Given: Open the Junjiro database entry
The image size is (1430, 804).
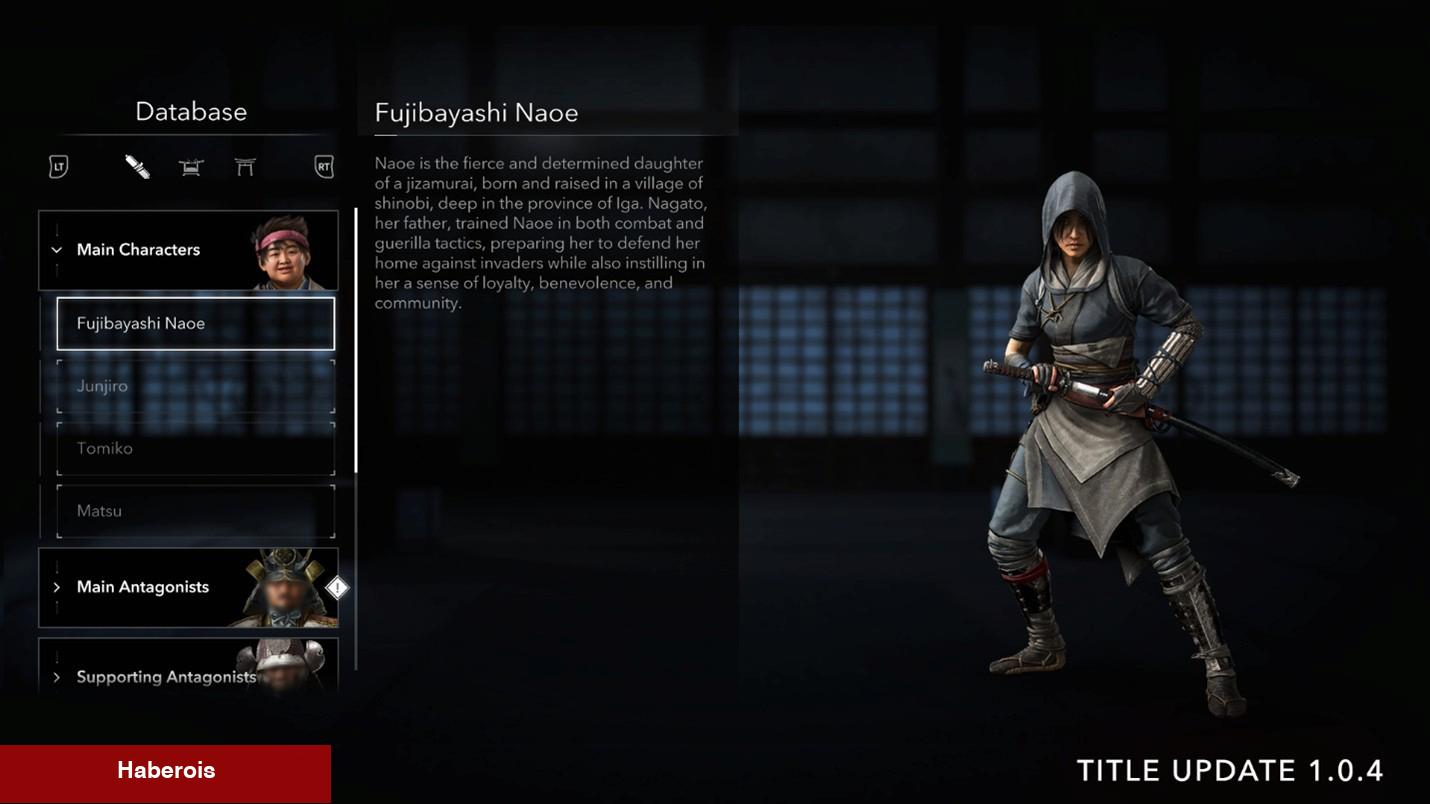Looking at the screenshot, I should [x=195, y=386].
